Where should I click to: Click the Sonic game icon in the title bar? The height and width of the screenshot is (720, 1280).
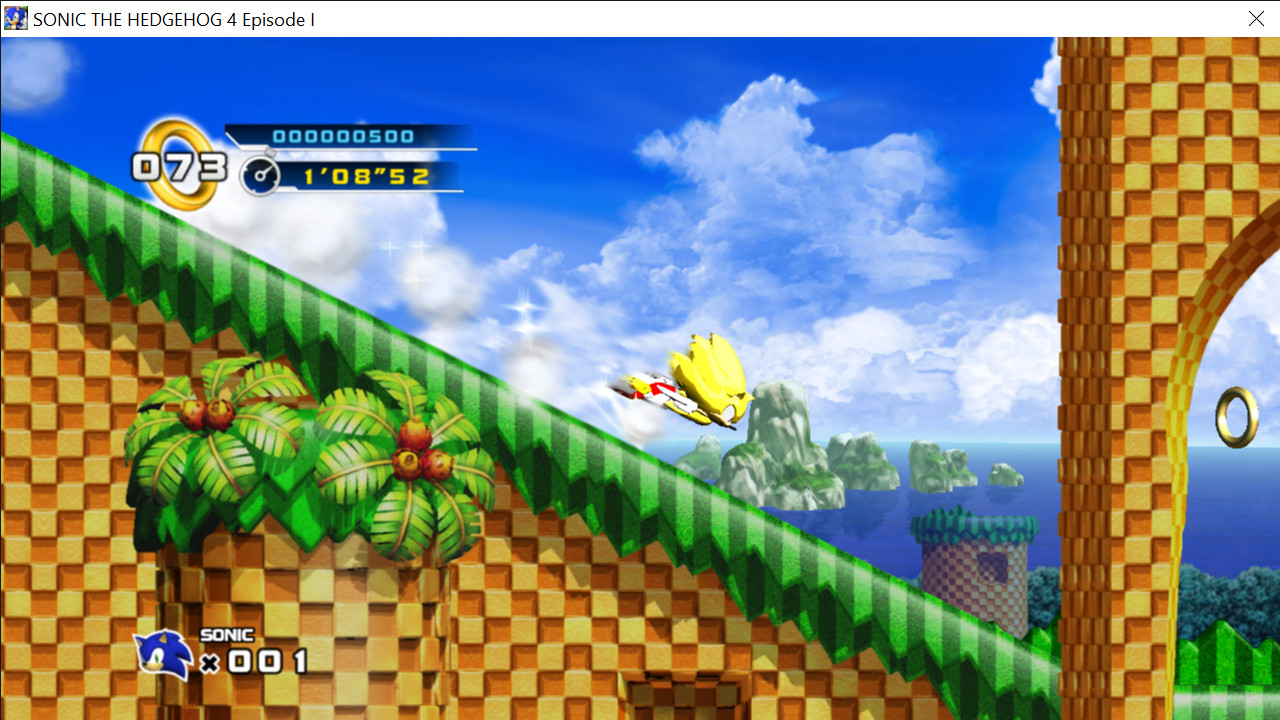[15, 19]
